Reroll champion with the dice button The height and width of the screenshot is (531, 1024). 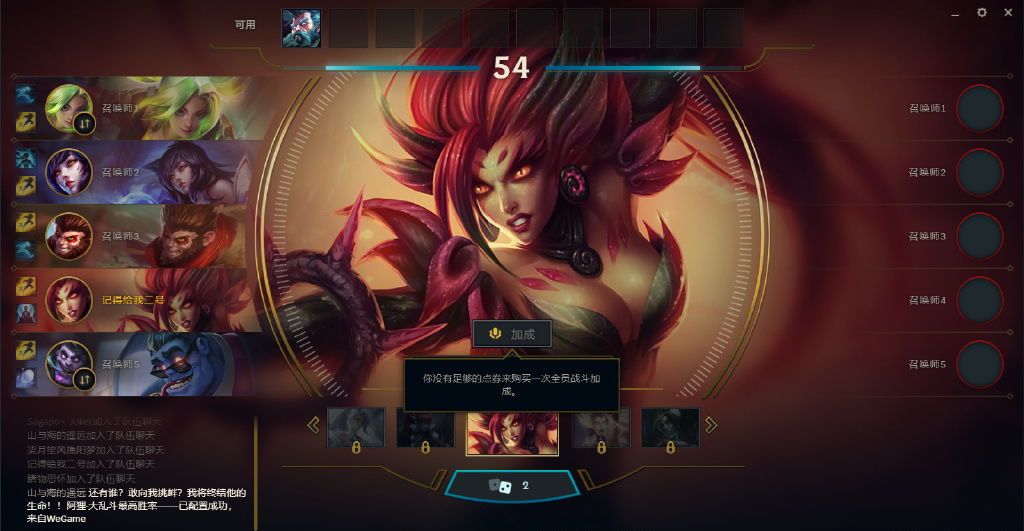[511, 486]
